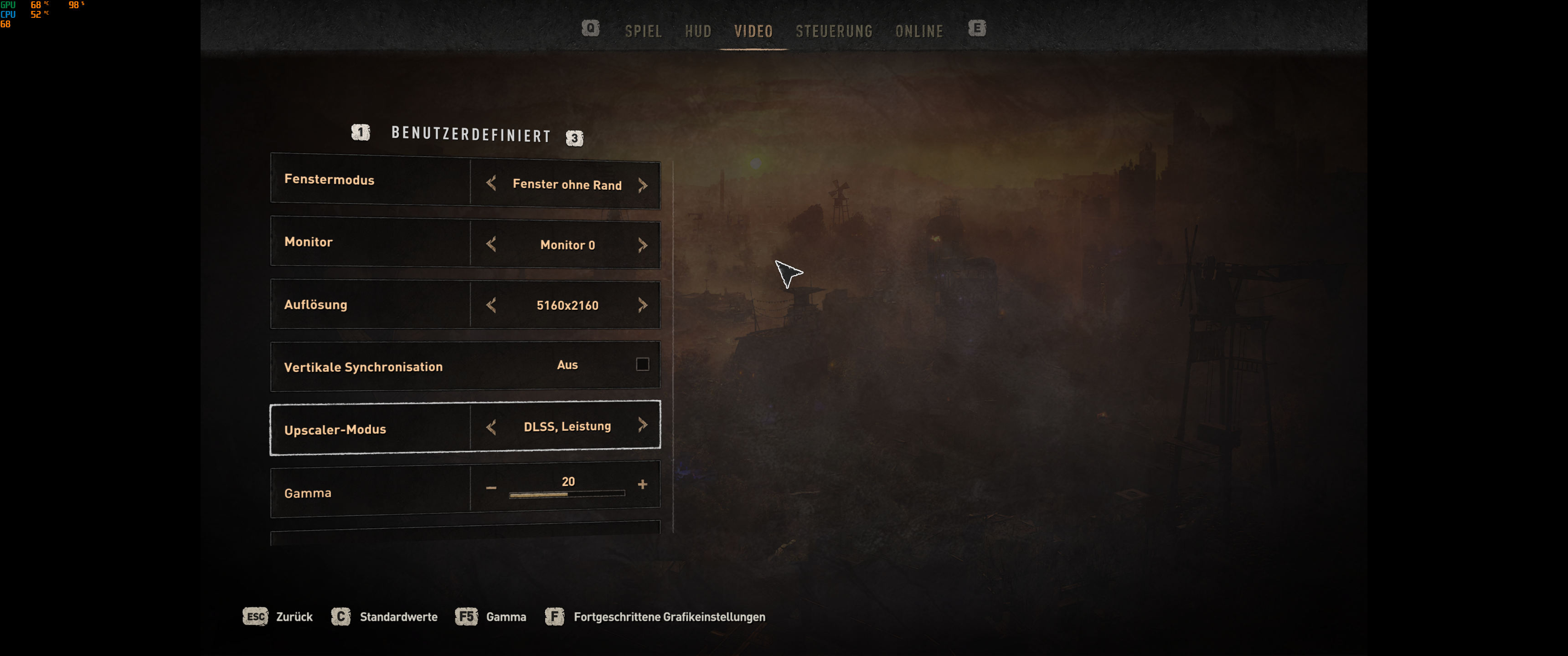Switch to the SPIEL tab
1568x656 pixels.
point(644,31)
